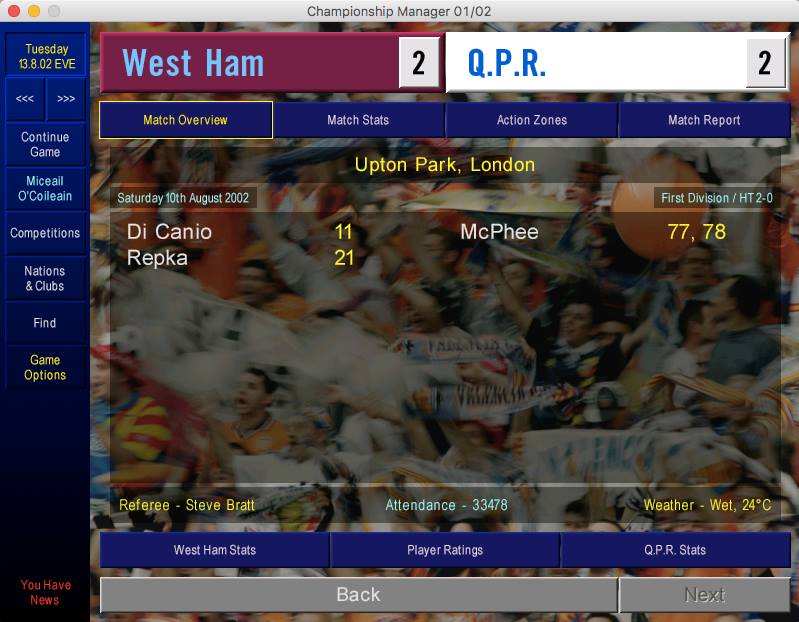
Task: Browse Nations & Clubs
Action: point(45,279)
